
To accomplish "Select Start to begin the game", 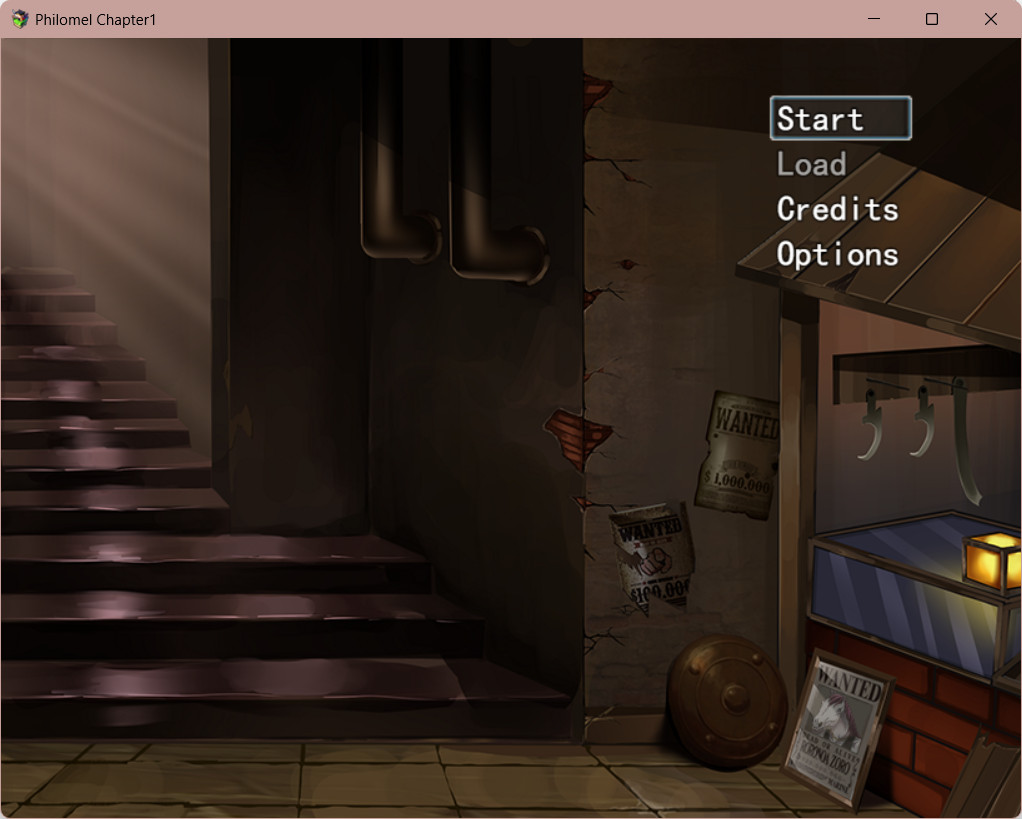I will point(840,119).
